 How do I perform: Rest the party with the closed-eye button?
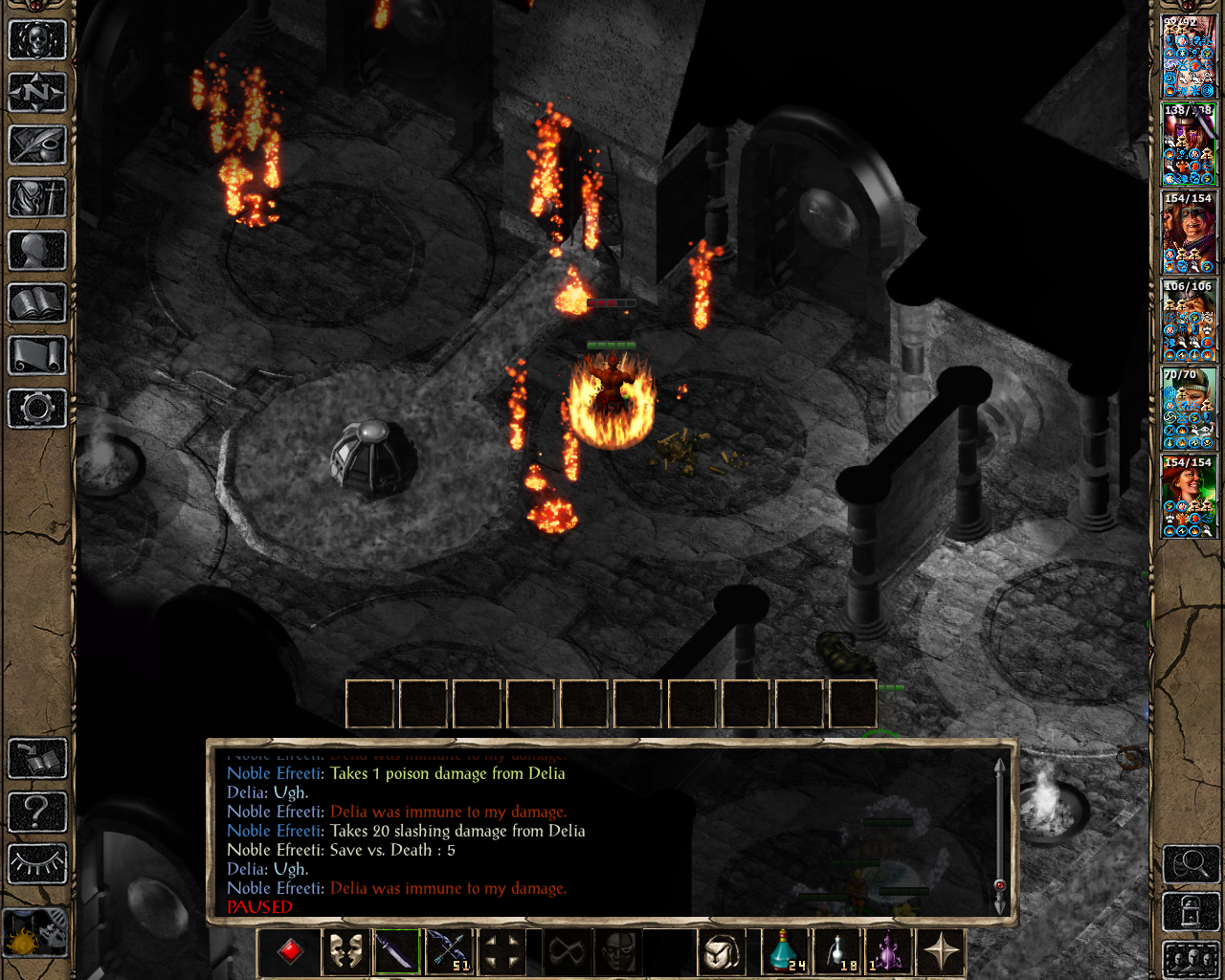[37, 864]
